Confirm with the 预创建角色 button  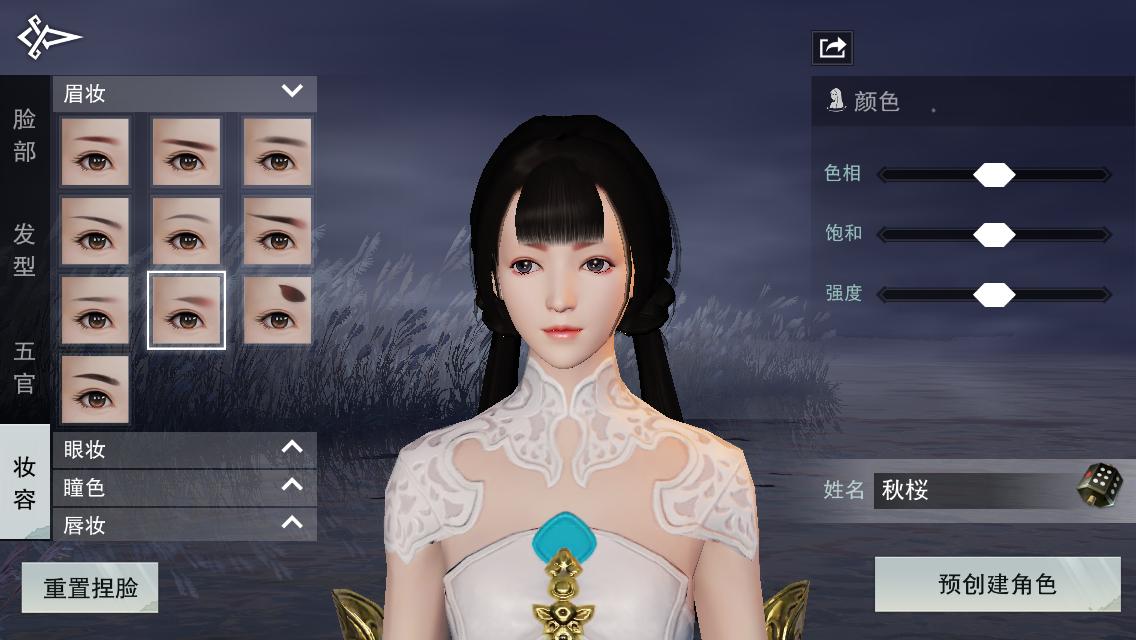(x=997, y=584)
